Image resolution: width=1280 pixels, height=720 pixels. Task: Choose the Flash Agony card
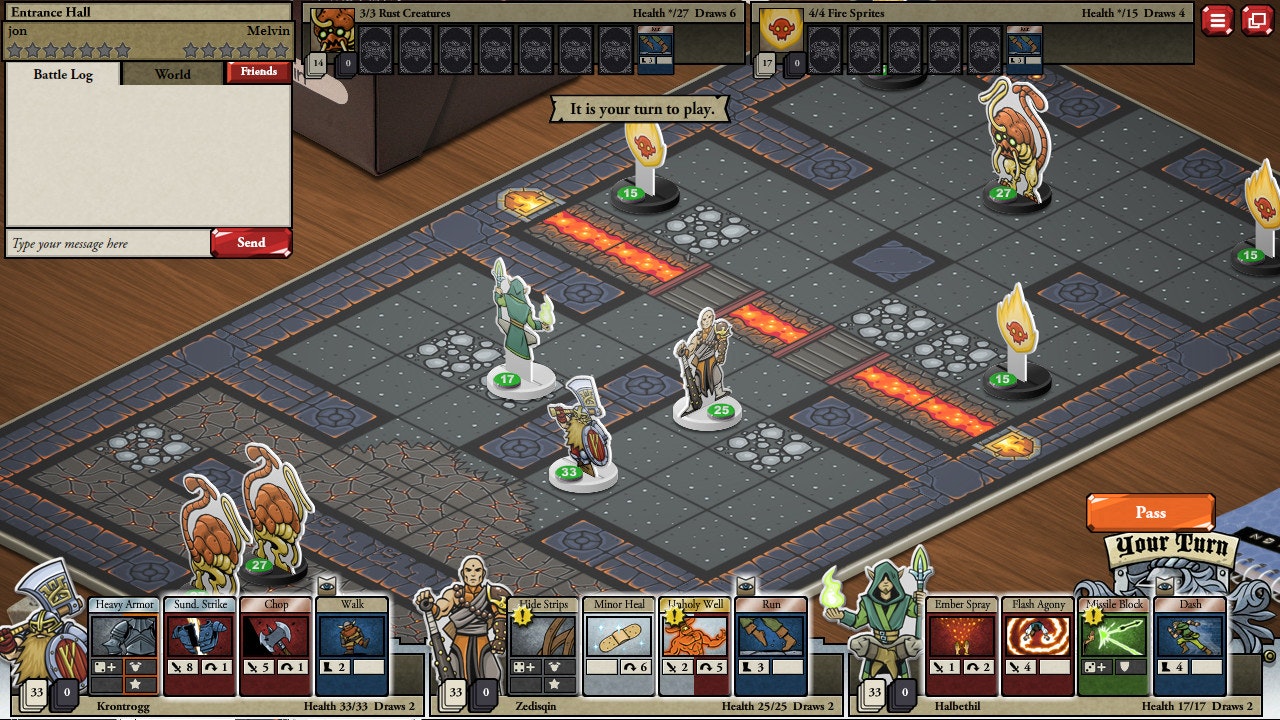(x=1038, y=645)
